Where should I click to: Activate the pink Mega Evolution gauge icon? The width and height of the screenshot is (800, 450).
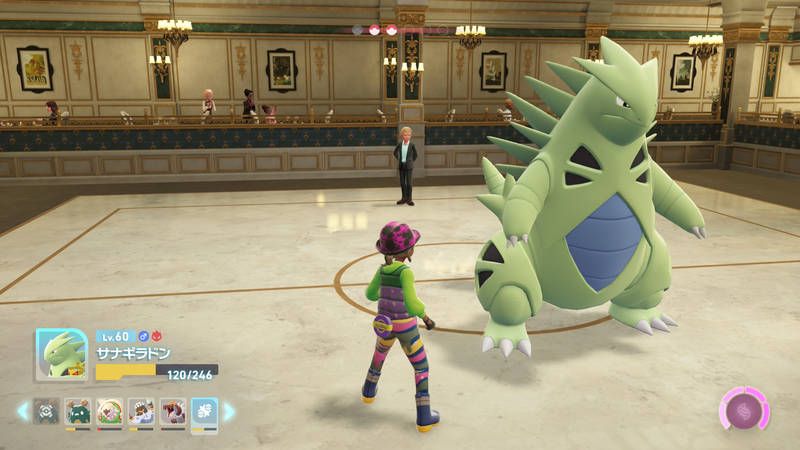(x=744, y=410)
